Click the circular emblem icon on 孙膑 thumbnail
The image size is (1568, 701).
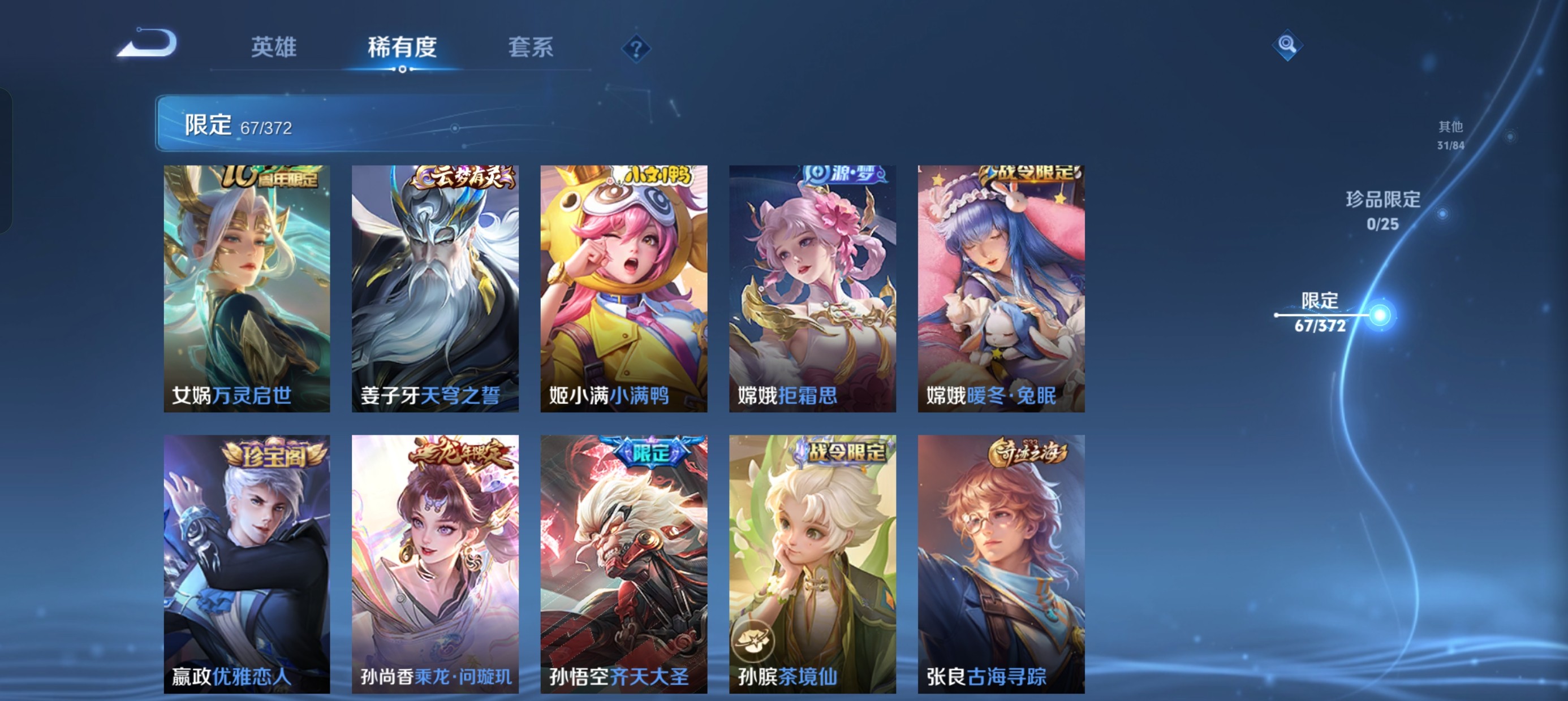click(x=754, y=642)
